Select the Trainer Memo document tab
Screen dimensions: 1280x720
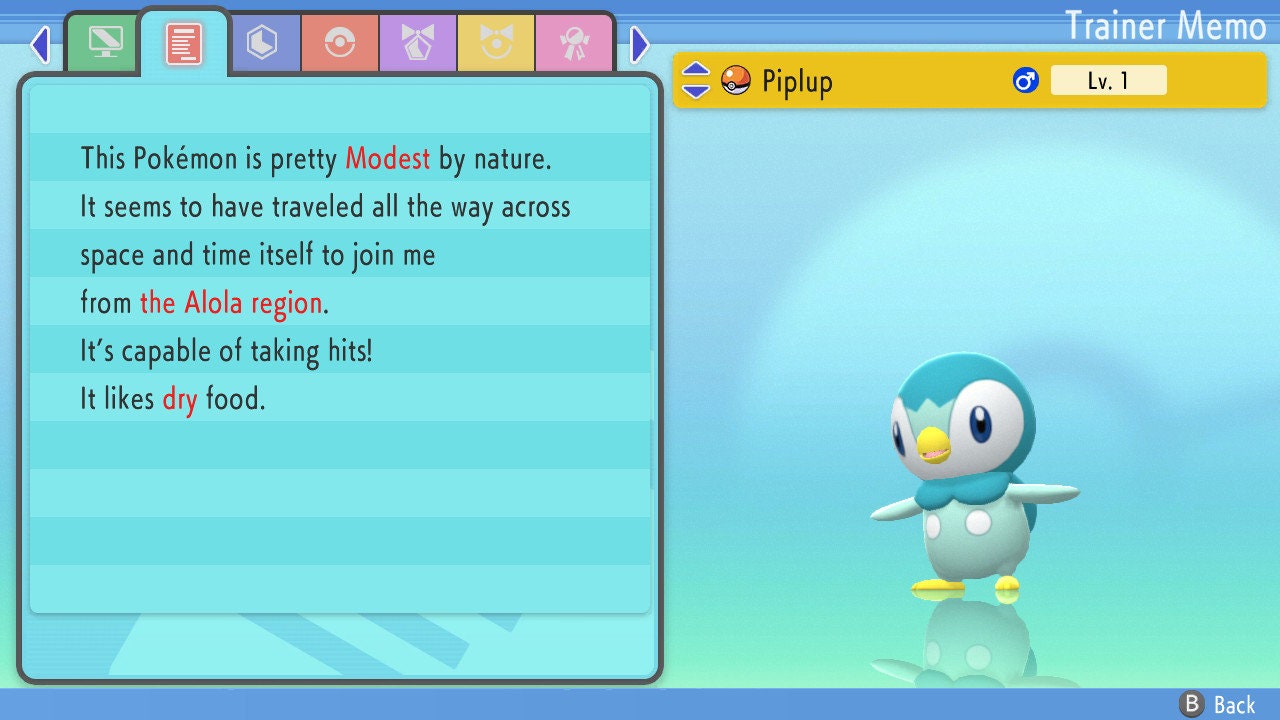click(x=183, y=43)
